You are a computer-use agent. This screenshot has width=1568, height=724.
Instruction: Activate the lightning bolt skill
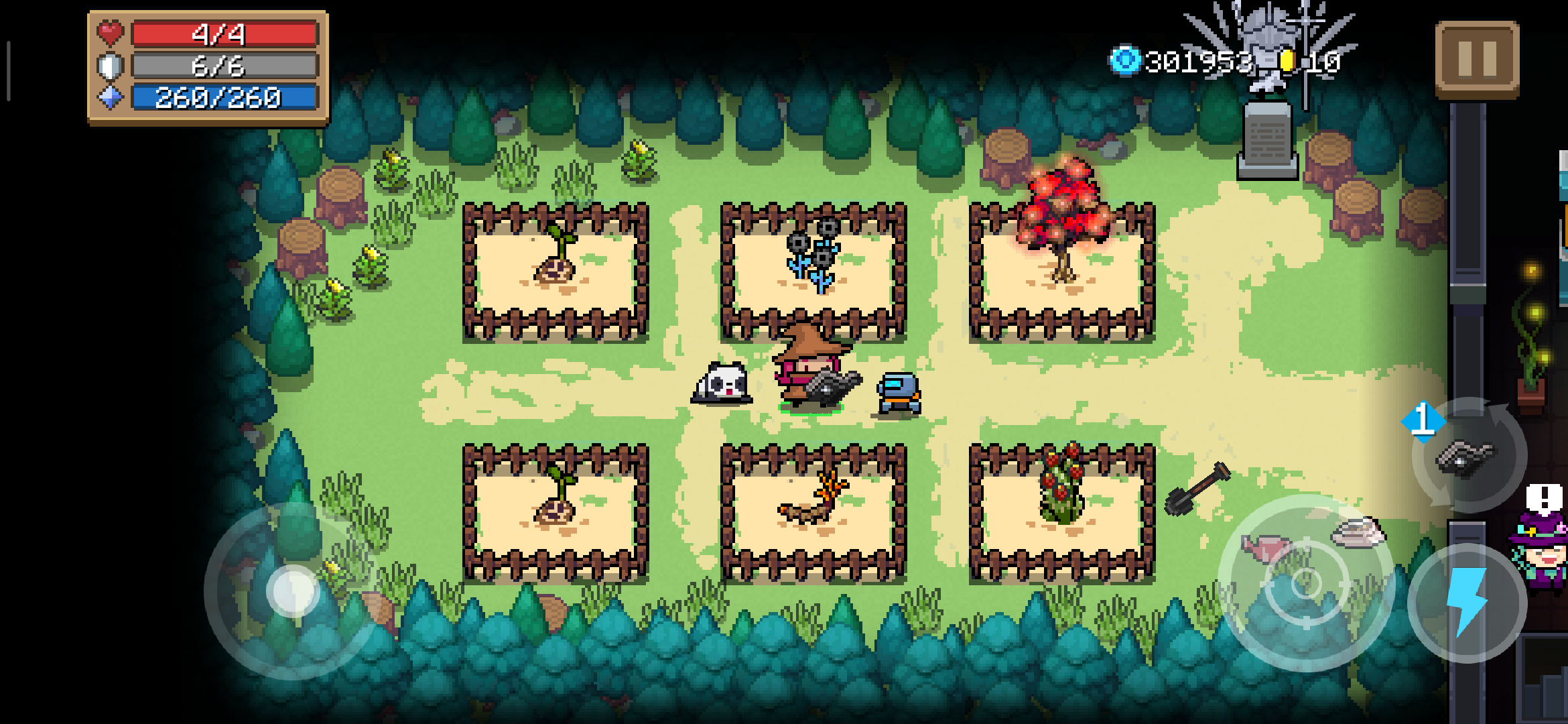tap(1467, 602)
